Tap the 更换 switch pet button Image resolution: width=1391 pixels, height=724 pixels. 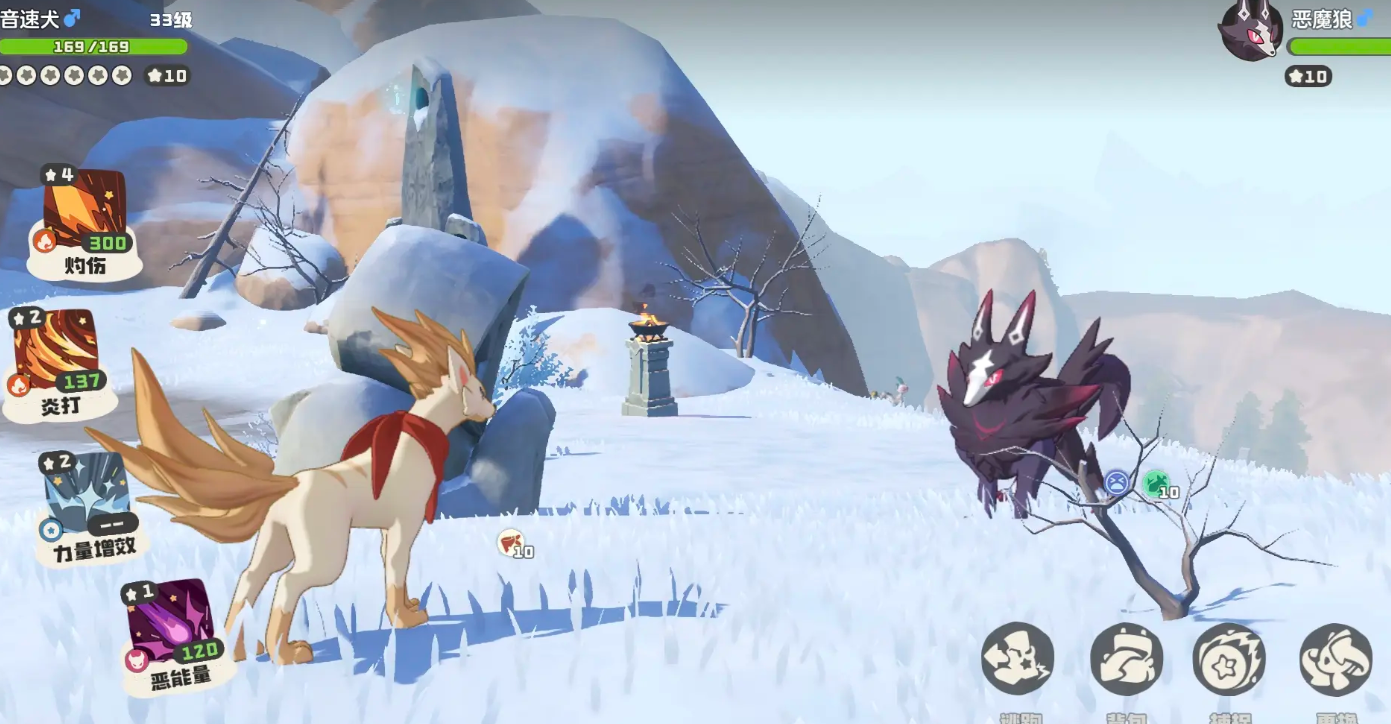1335,659
